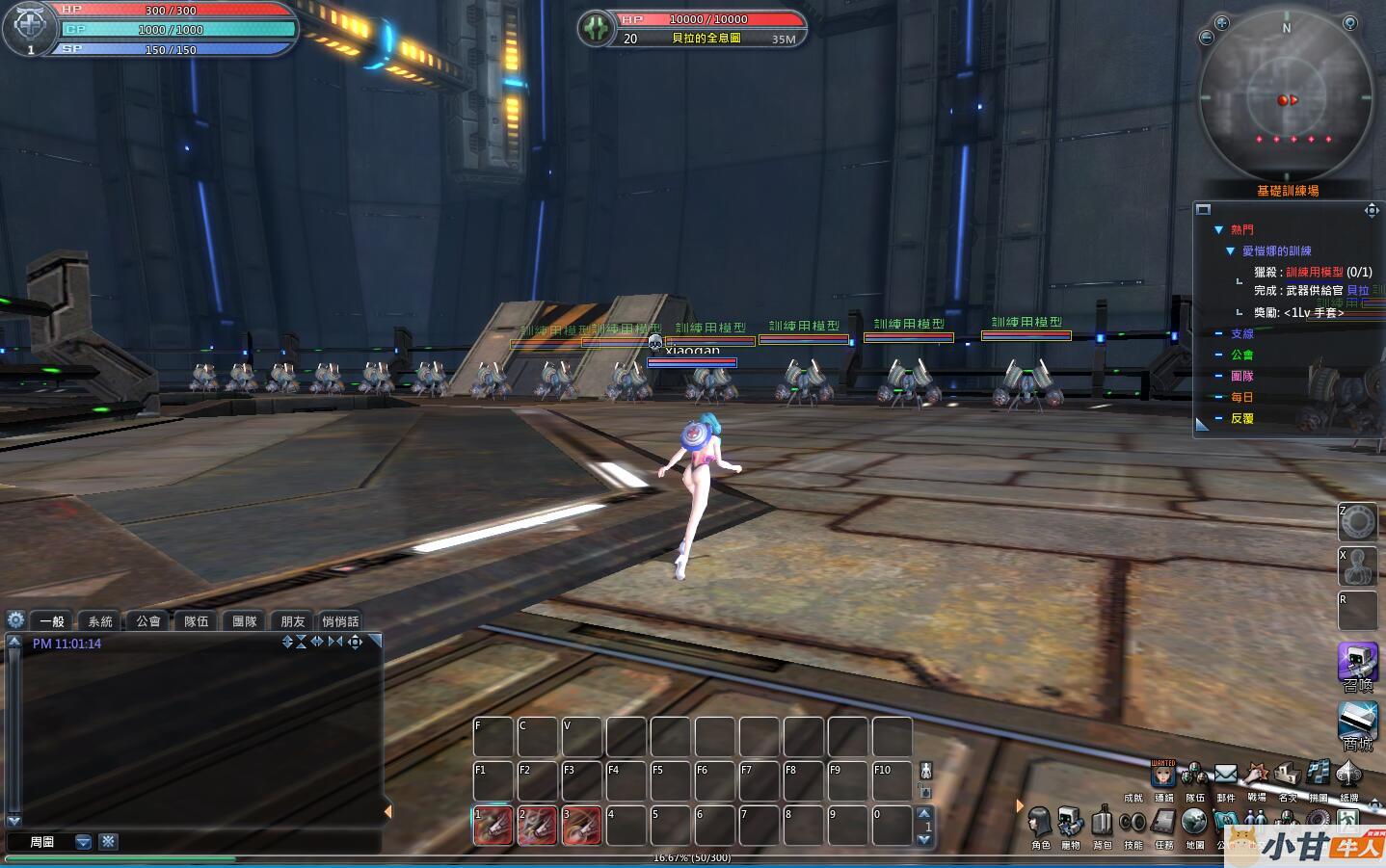Open the 商城 shop button
The image size is (1386, 868).
click(x=1357, y=723)
